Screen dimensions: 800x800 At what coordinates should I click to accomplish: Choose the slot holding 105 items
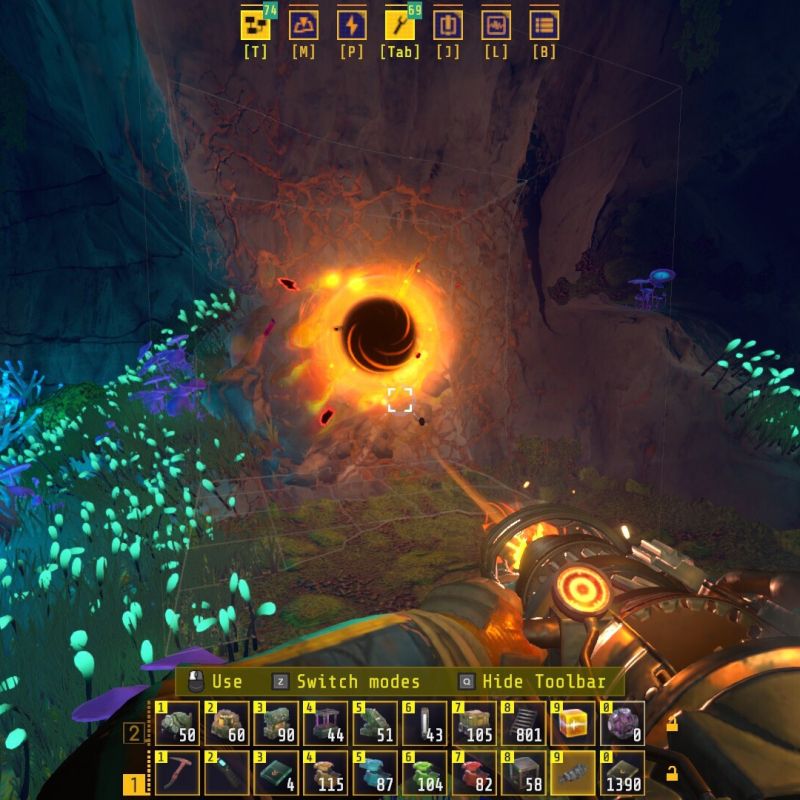[x=473, y=723]
